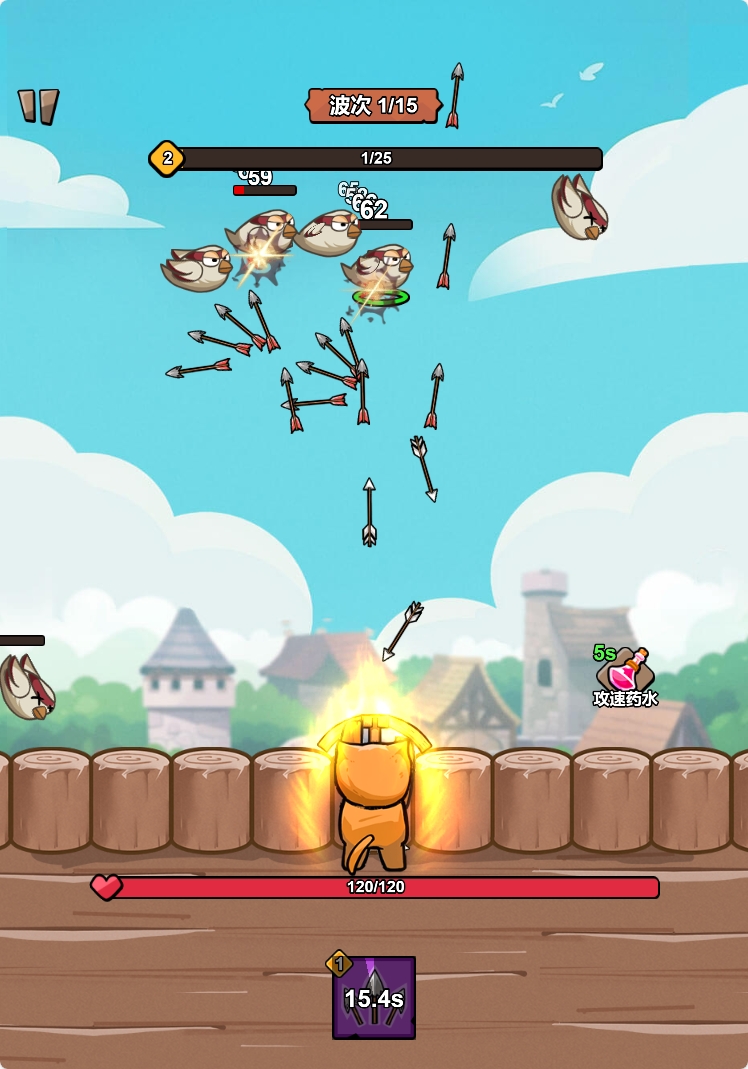This screenshot has width=748, height=1069.
Task: Pause the game with the pause button
Action: (x=39, y=106)
